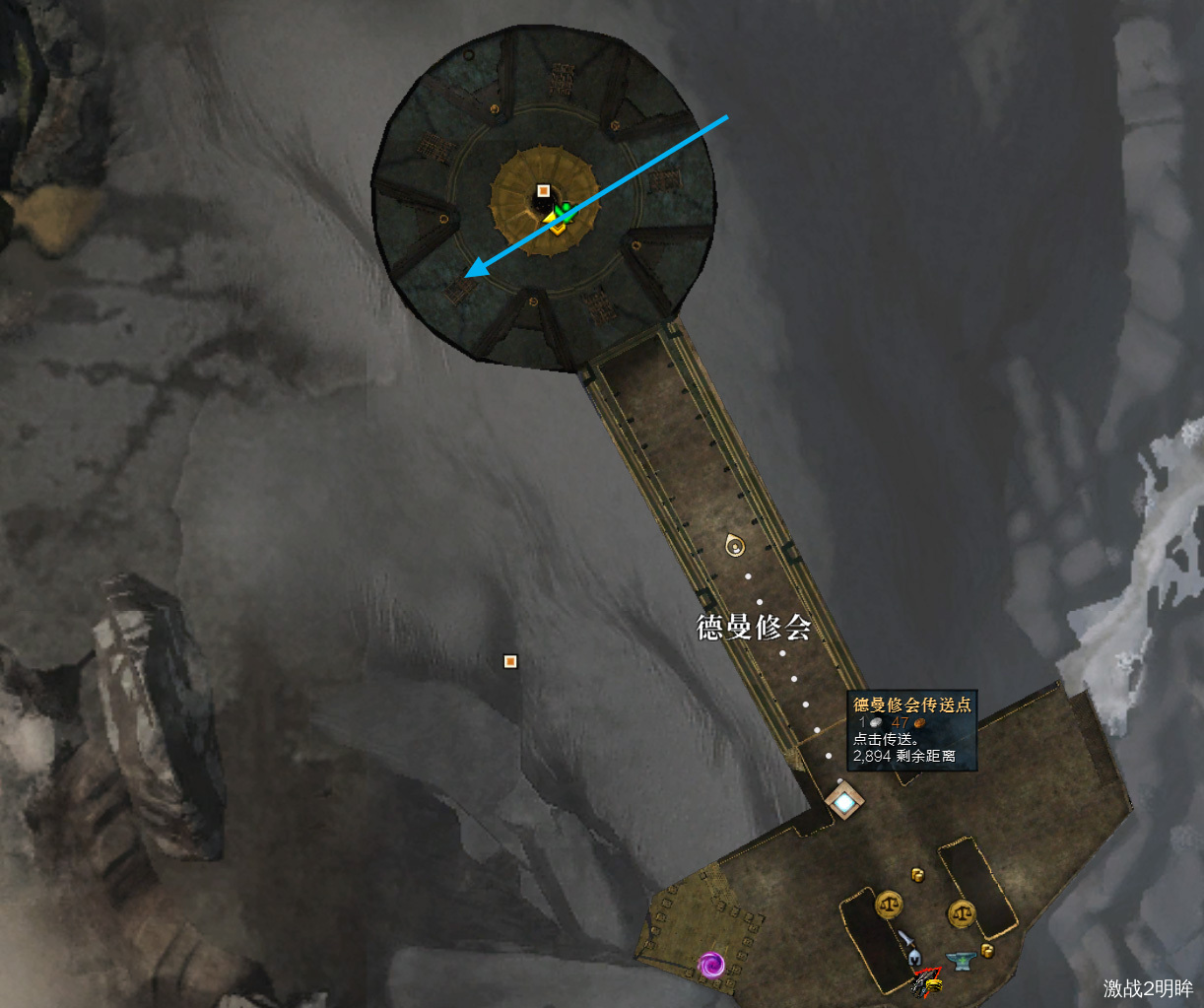This screenshot has width=1204, height=1008.
Task: Click the gold coin stack above the scales
Action: 917,874
